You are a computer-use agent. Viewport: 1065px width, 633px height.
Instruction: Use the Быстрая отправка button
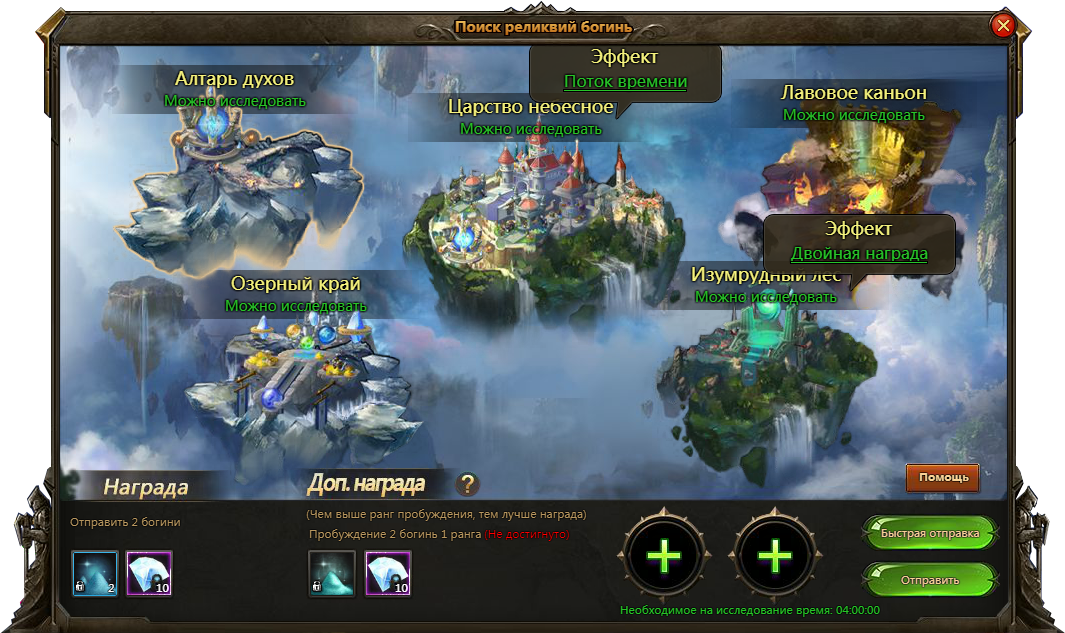[929, 534]
